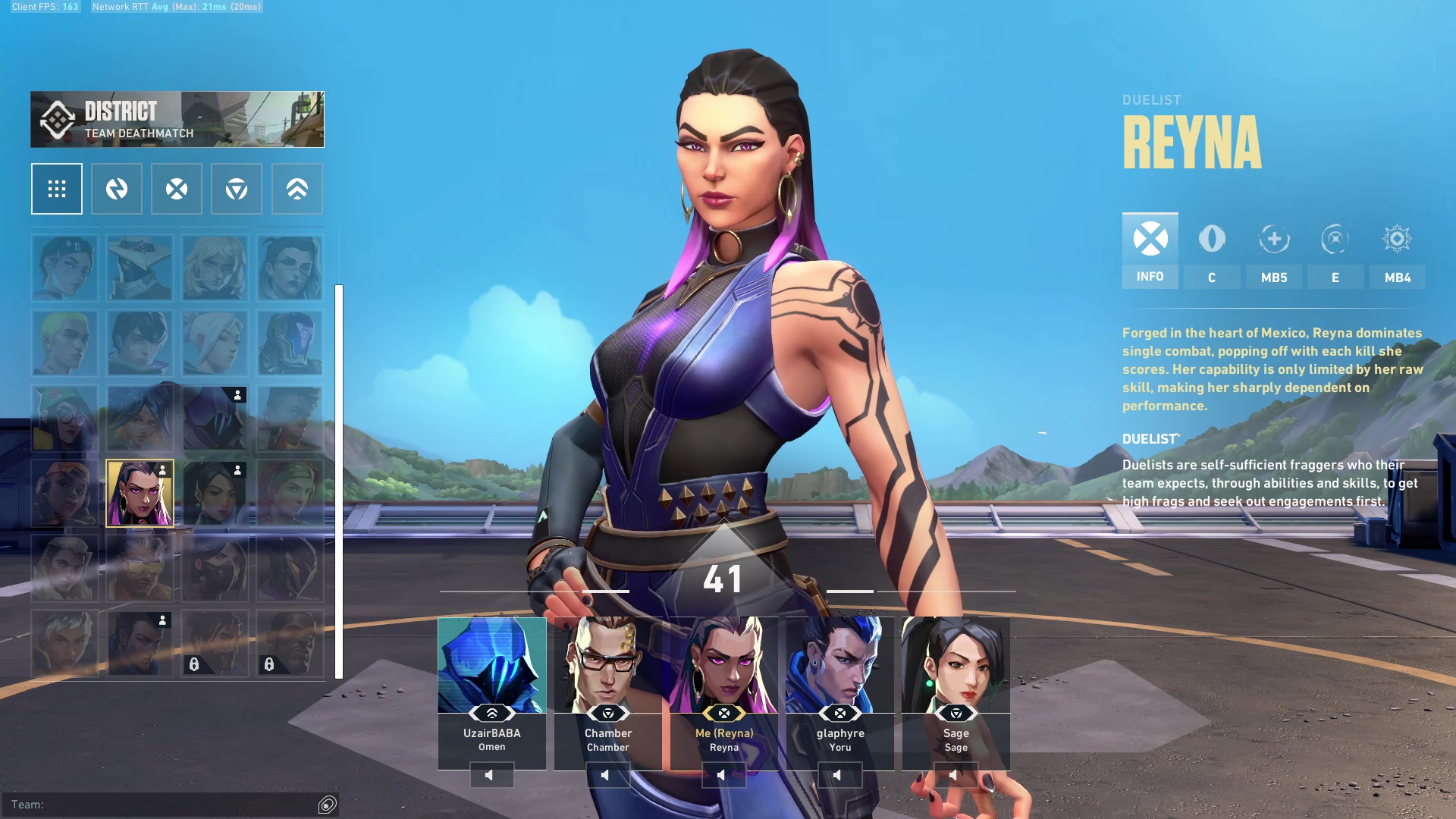
Task: Click the agent list scrollbar
Action: (339, 482)
